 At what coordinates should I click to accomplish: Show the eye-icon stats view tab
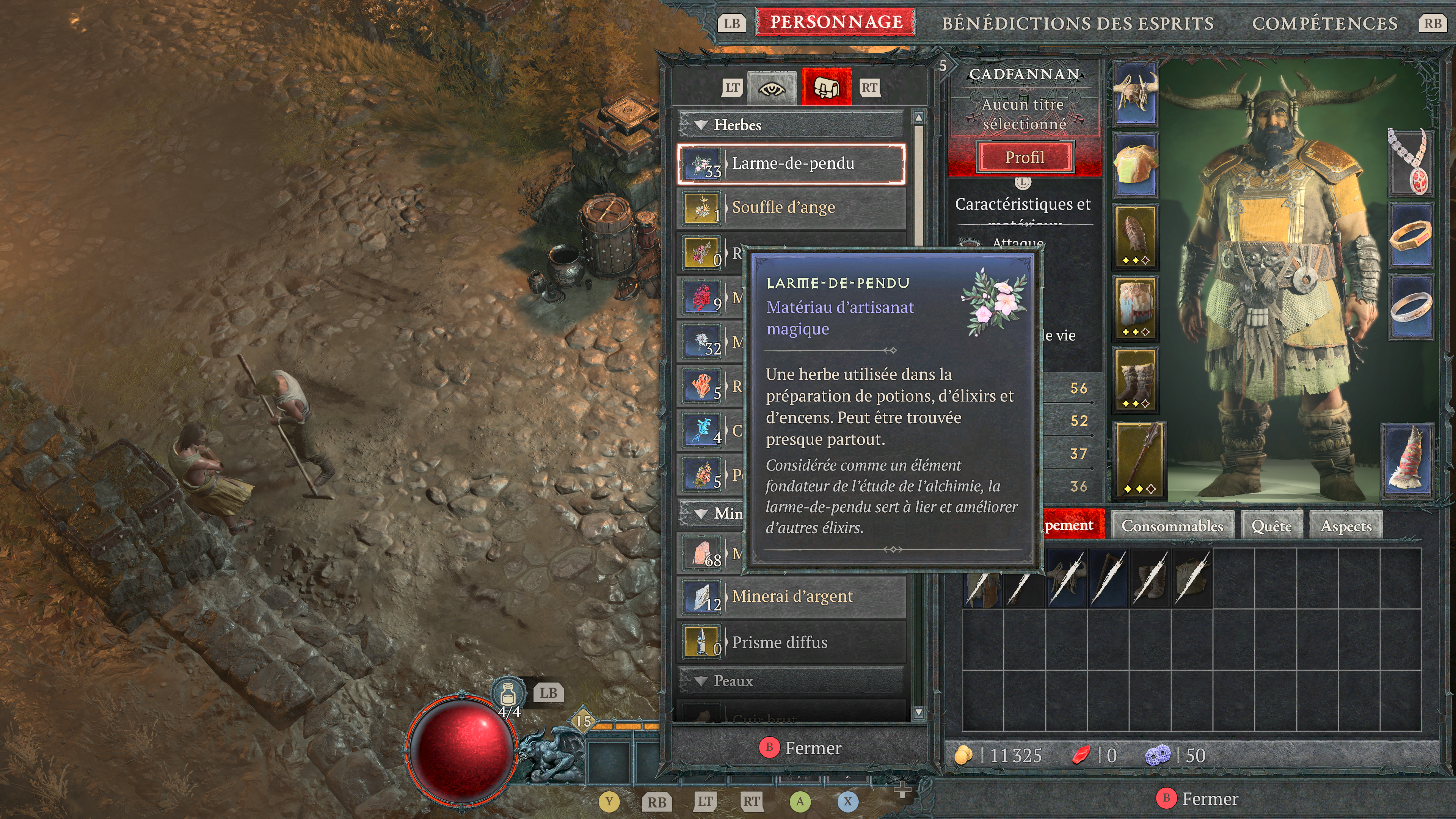772,88
